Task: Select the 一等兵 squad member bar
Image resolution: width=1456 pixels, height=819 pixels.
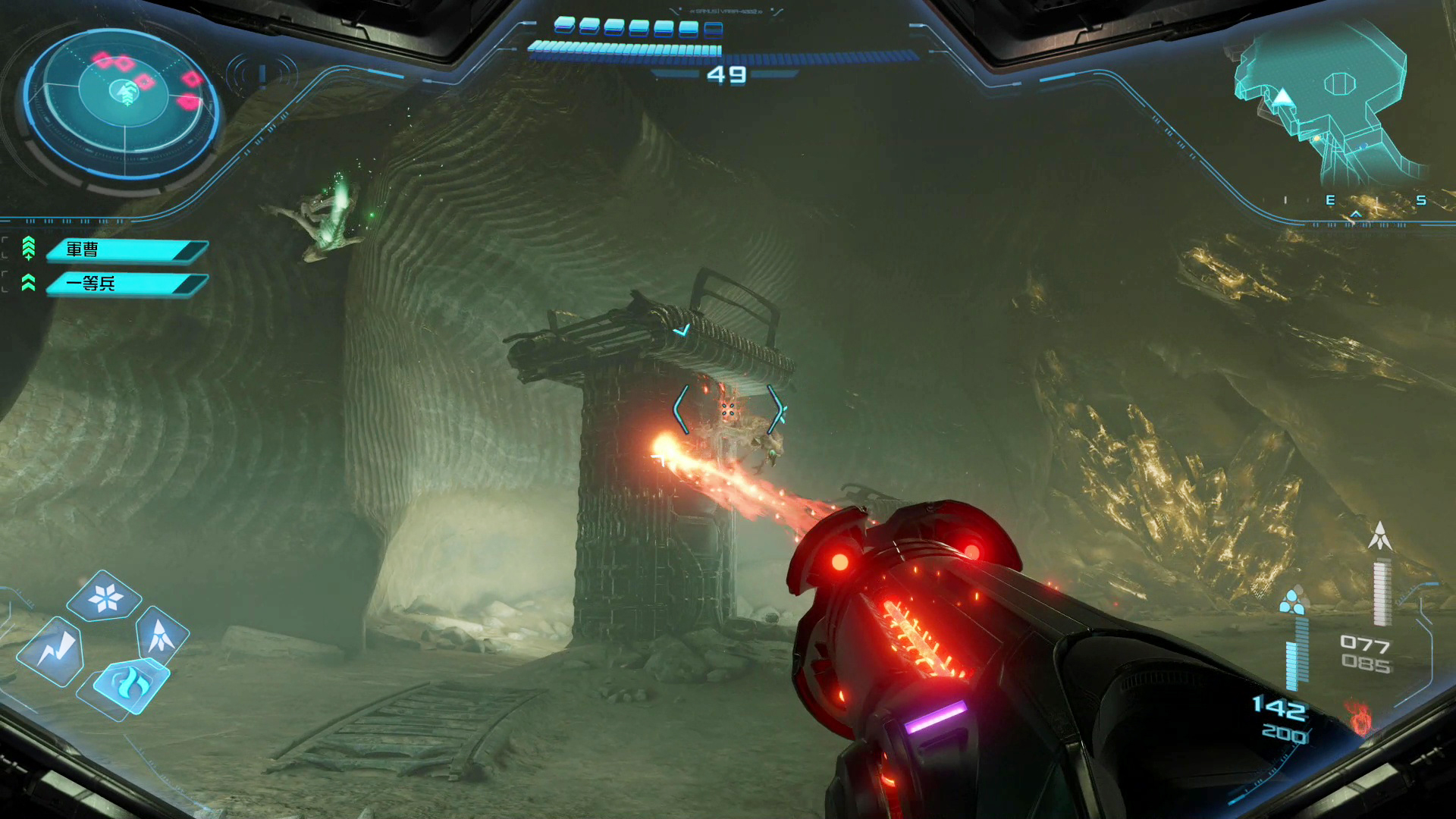Action: pyautogui.click(x=126, y=284)
